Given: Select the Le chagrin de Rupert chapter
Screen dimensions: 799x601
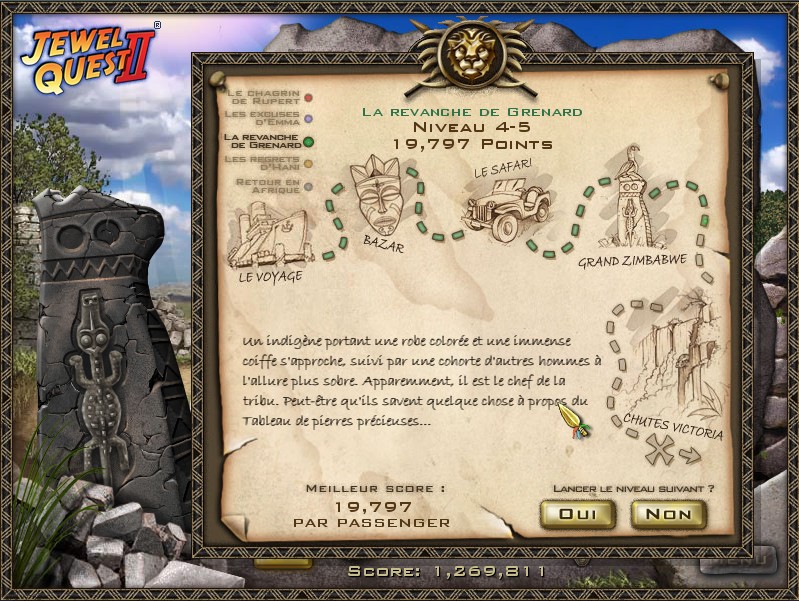Looking at the screenshot, I should click(267, 97).
